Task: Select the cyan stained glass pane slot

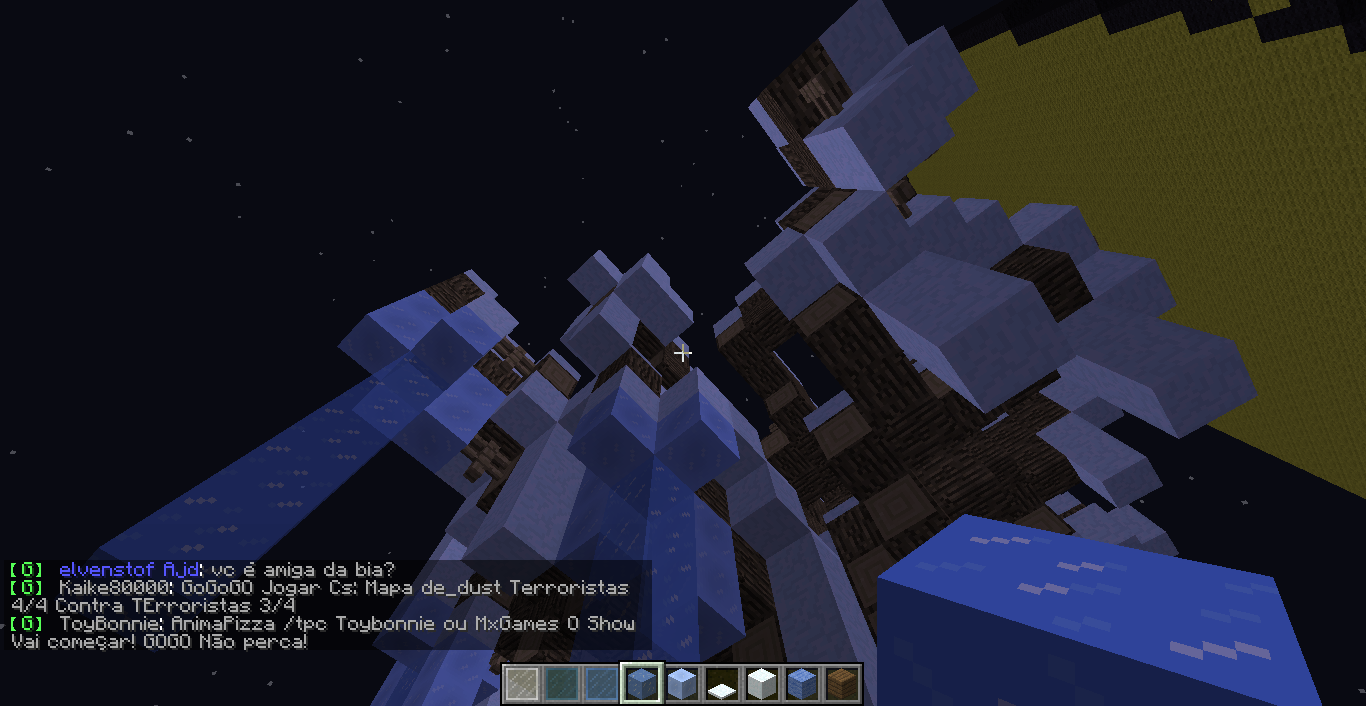Action: (x=562, y=684)
